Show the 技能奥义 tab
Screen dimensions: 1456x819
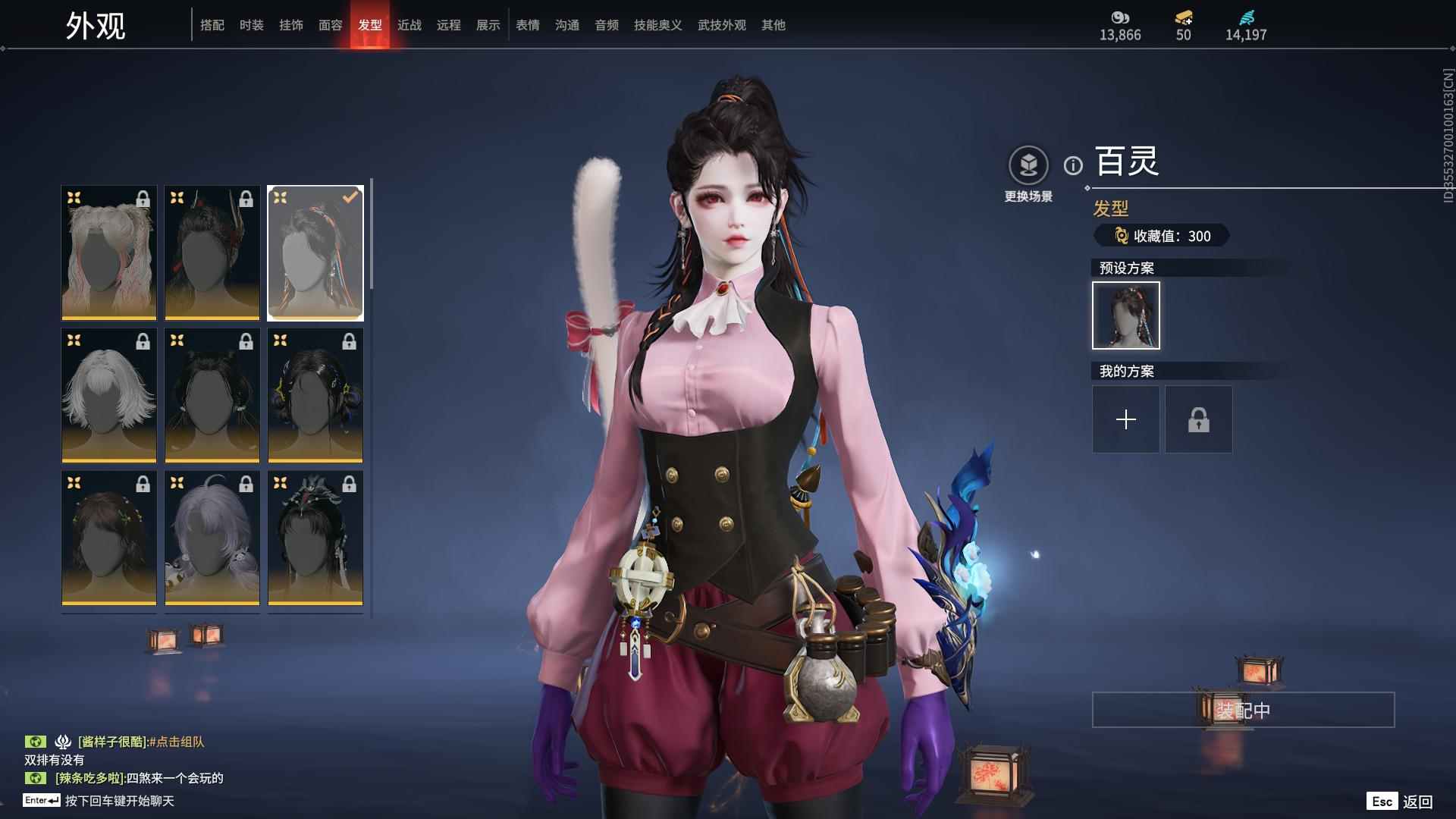[658, 25]
